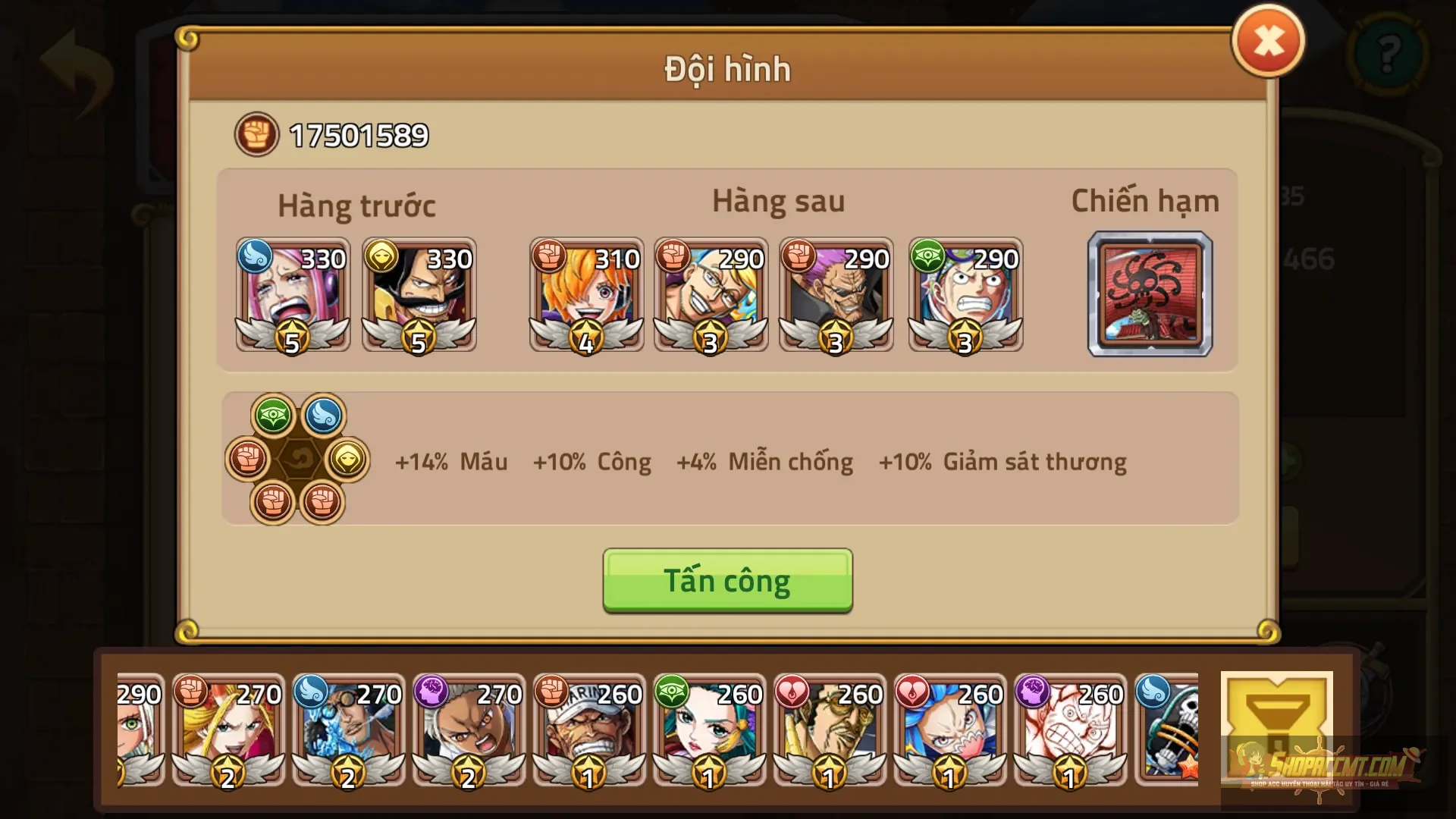Tap the blue wing element icon in synergy wheel
This screenshot has width=1456, height=819.
pos(324,415)
